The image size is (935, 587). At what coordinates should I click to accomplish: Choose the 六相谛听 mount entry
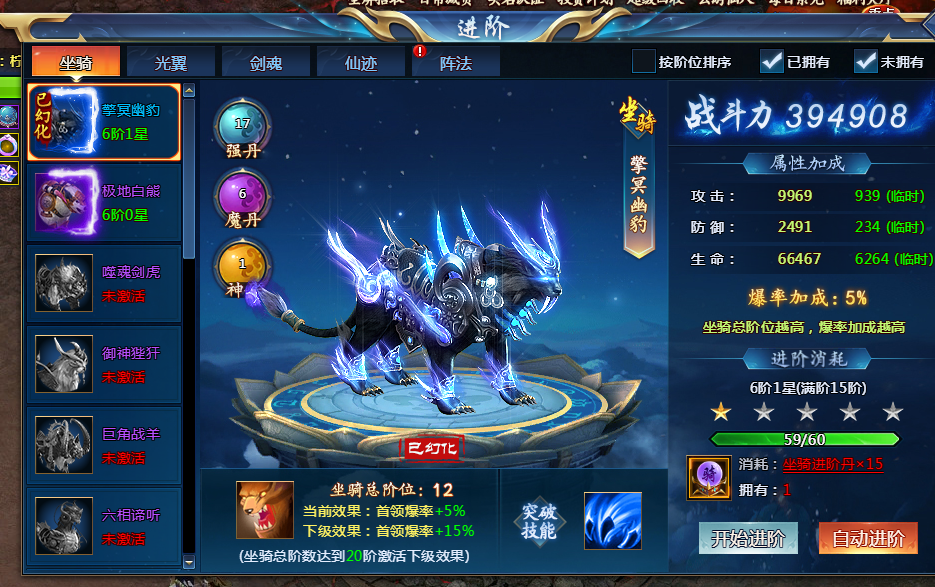click(103, 526)
